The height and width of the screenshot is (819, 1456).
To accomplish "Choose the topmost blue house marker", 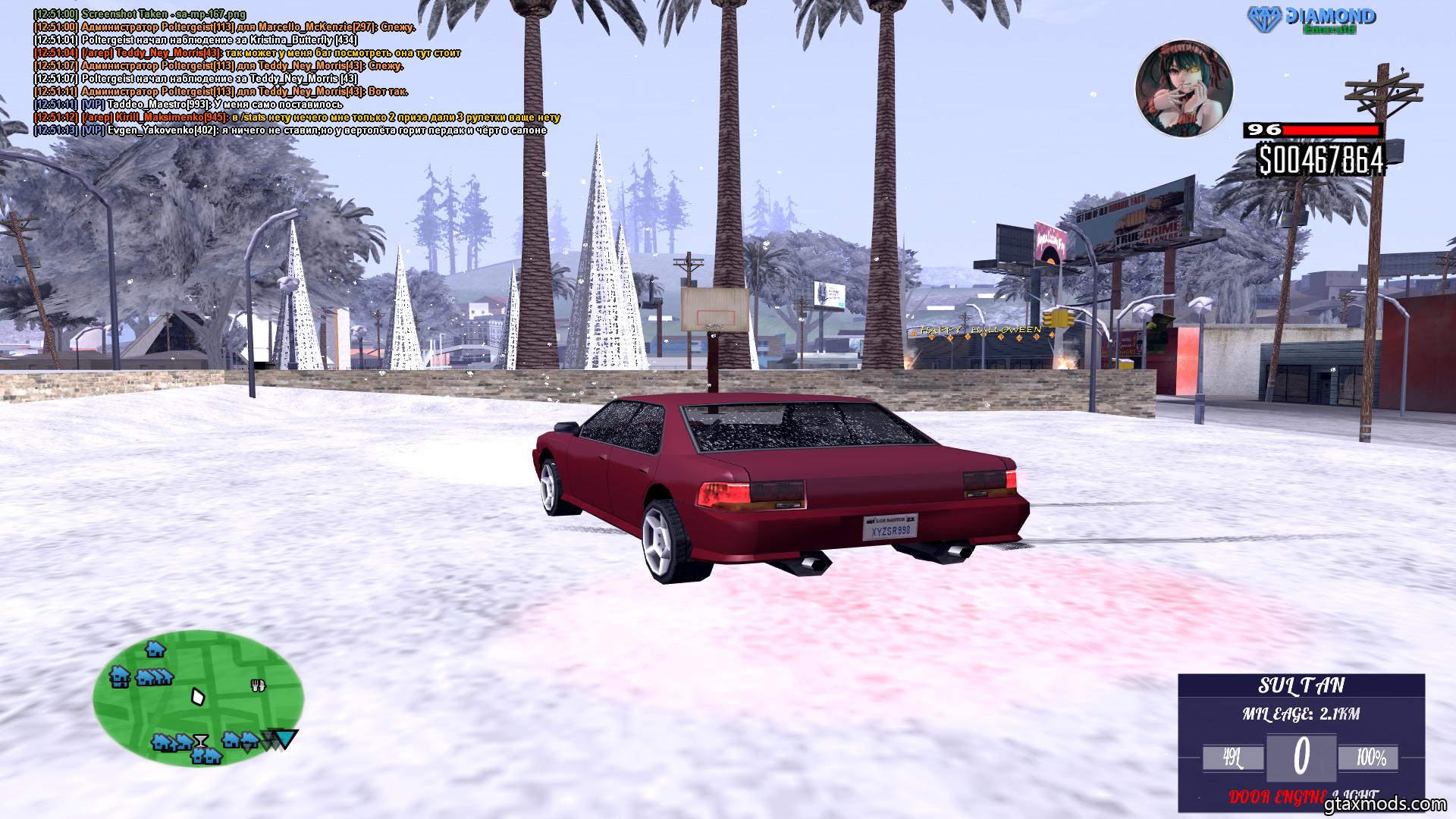I will [x=155, y=649].
